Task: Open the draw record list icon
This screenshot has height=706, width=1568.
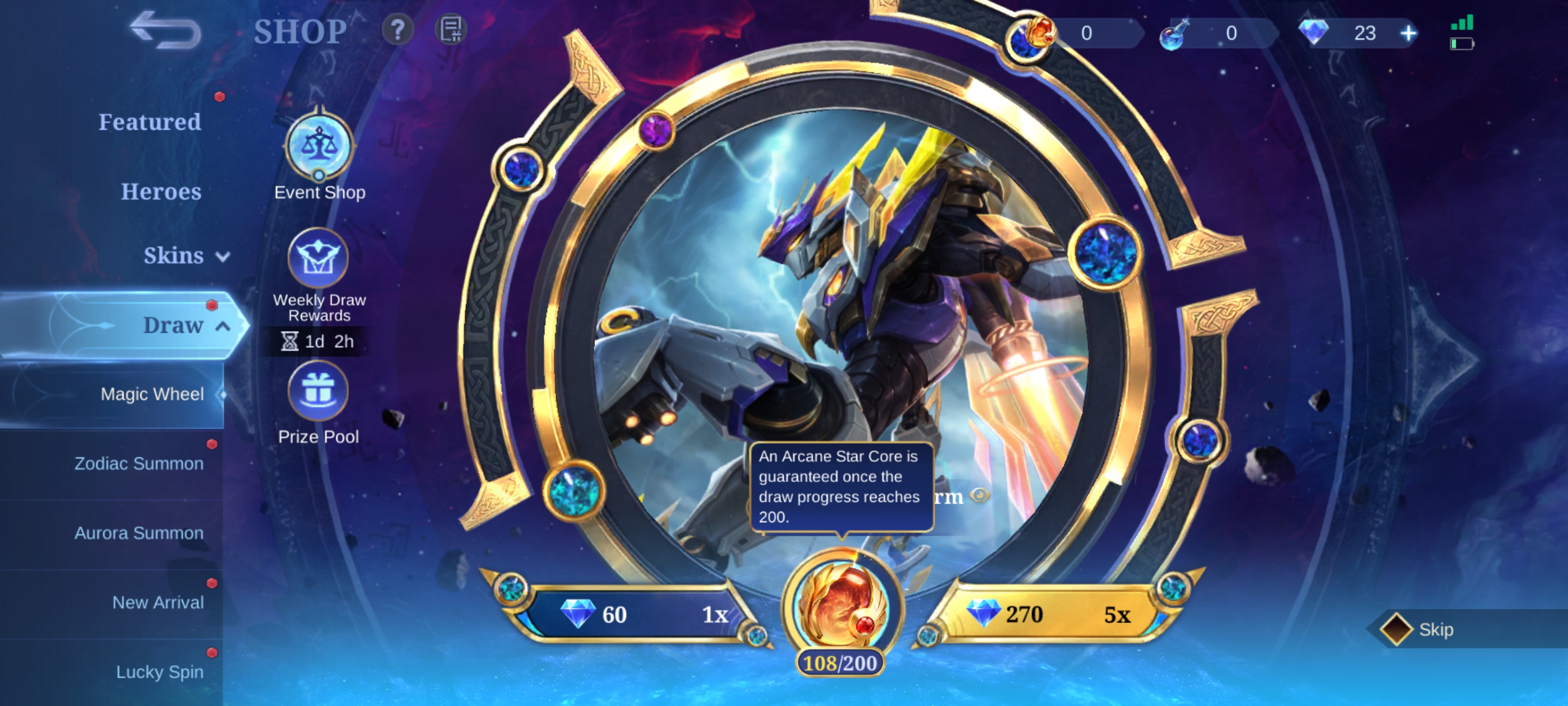Action: click(451, 29)
